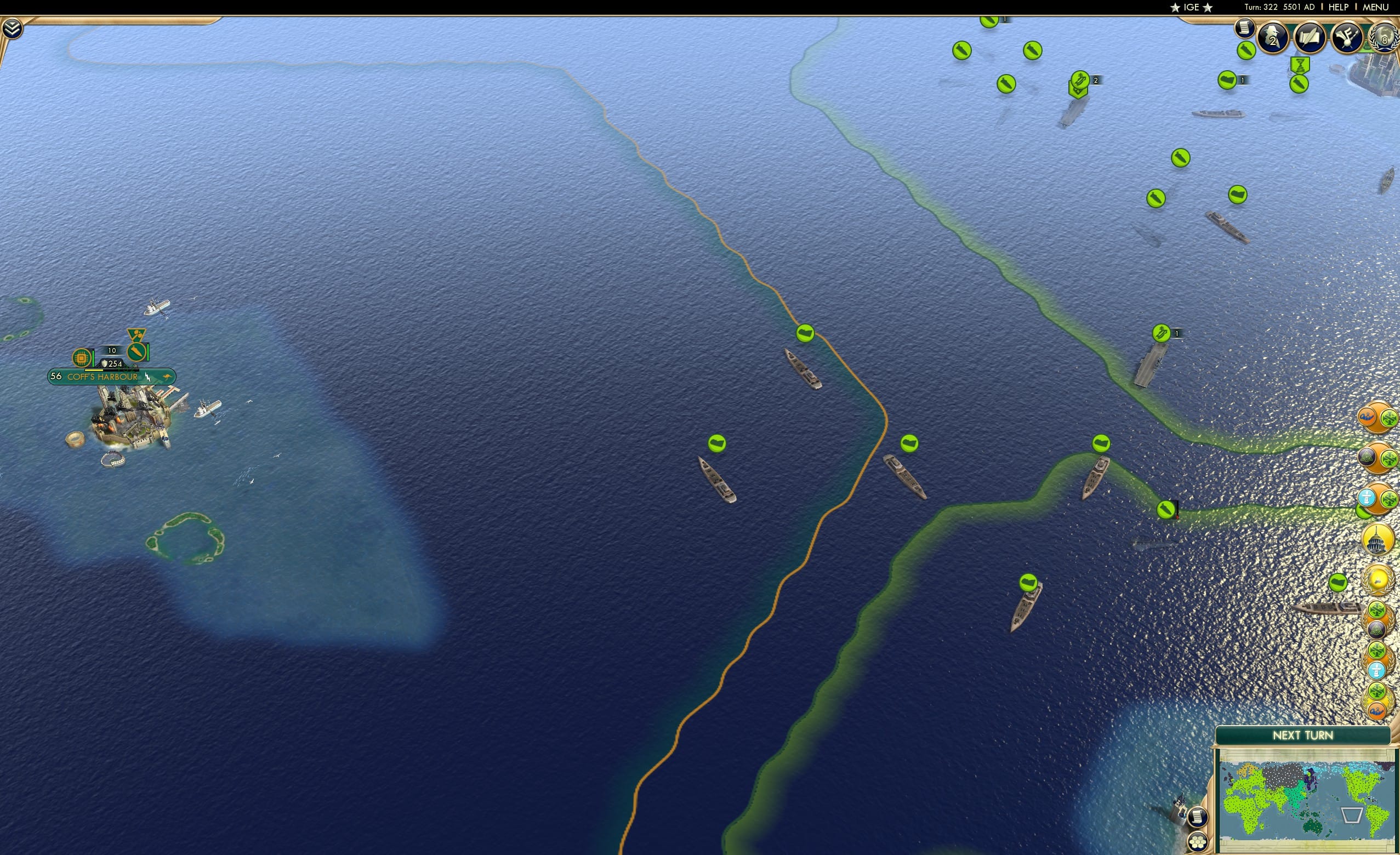Click the yellow globe congress session notification

coord(1377,579)
